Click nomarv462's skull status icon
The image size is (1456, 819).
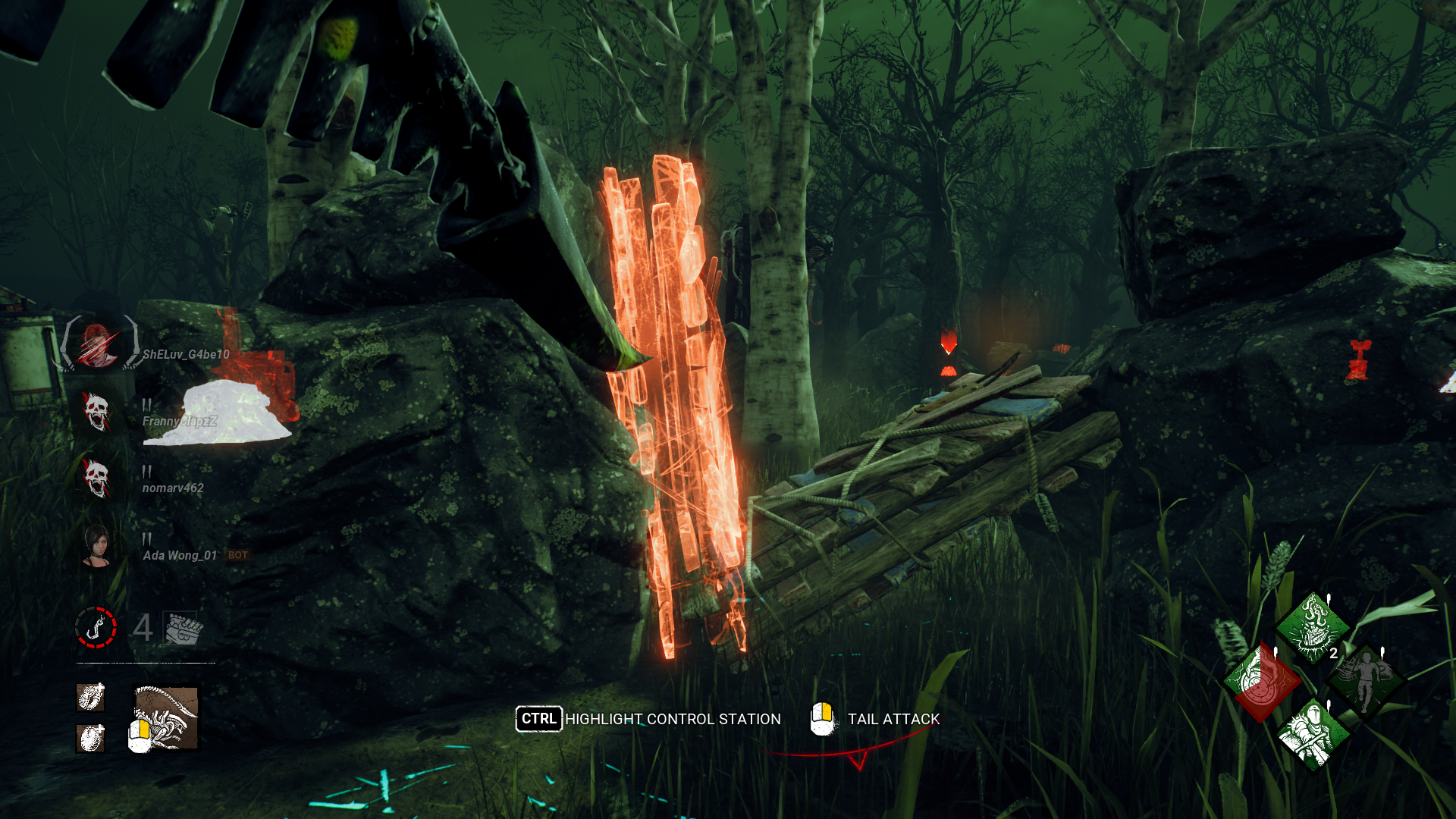pyautogui.click(x=96, y=479)
